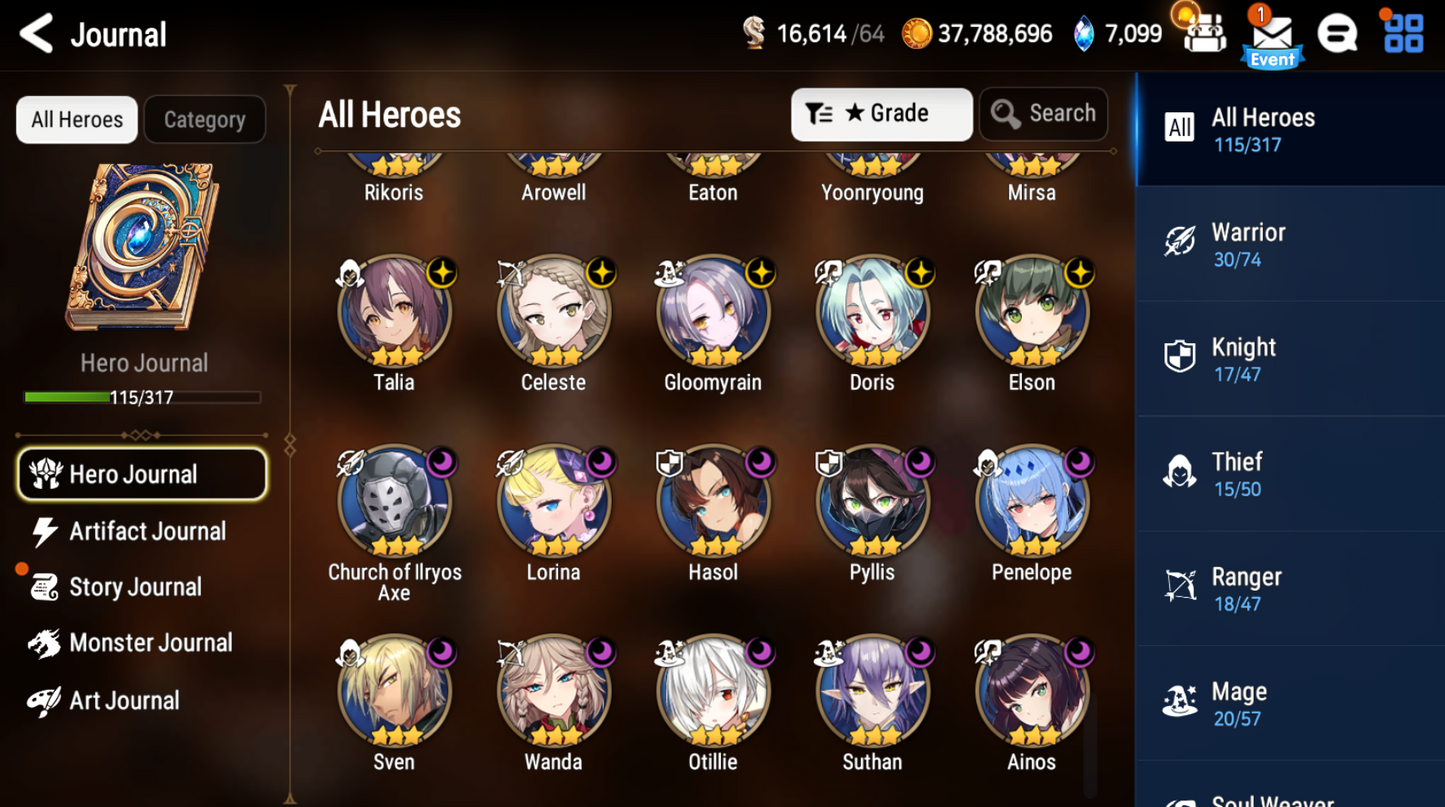Filter heroes by Warrior class
The image size is (1445, 807).
point(1289,243)
